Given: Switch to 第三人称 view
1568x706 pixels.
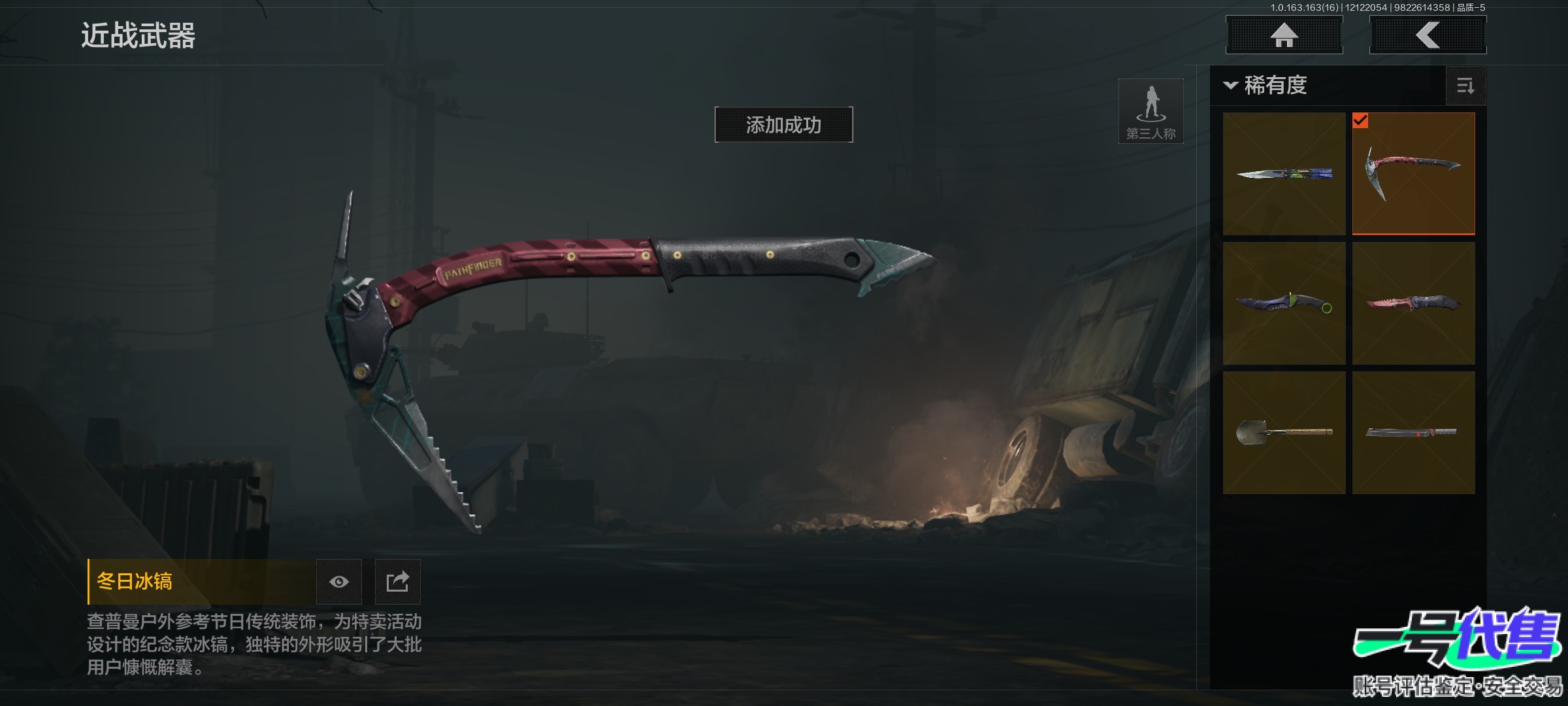Looking at the screenshot, I should point(1151,111).
